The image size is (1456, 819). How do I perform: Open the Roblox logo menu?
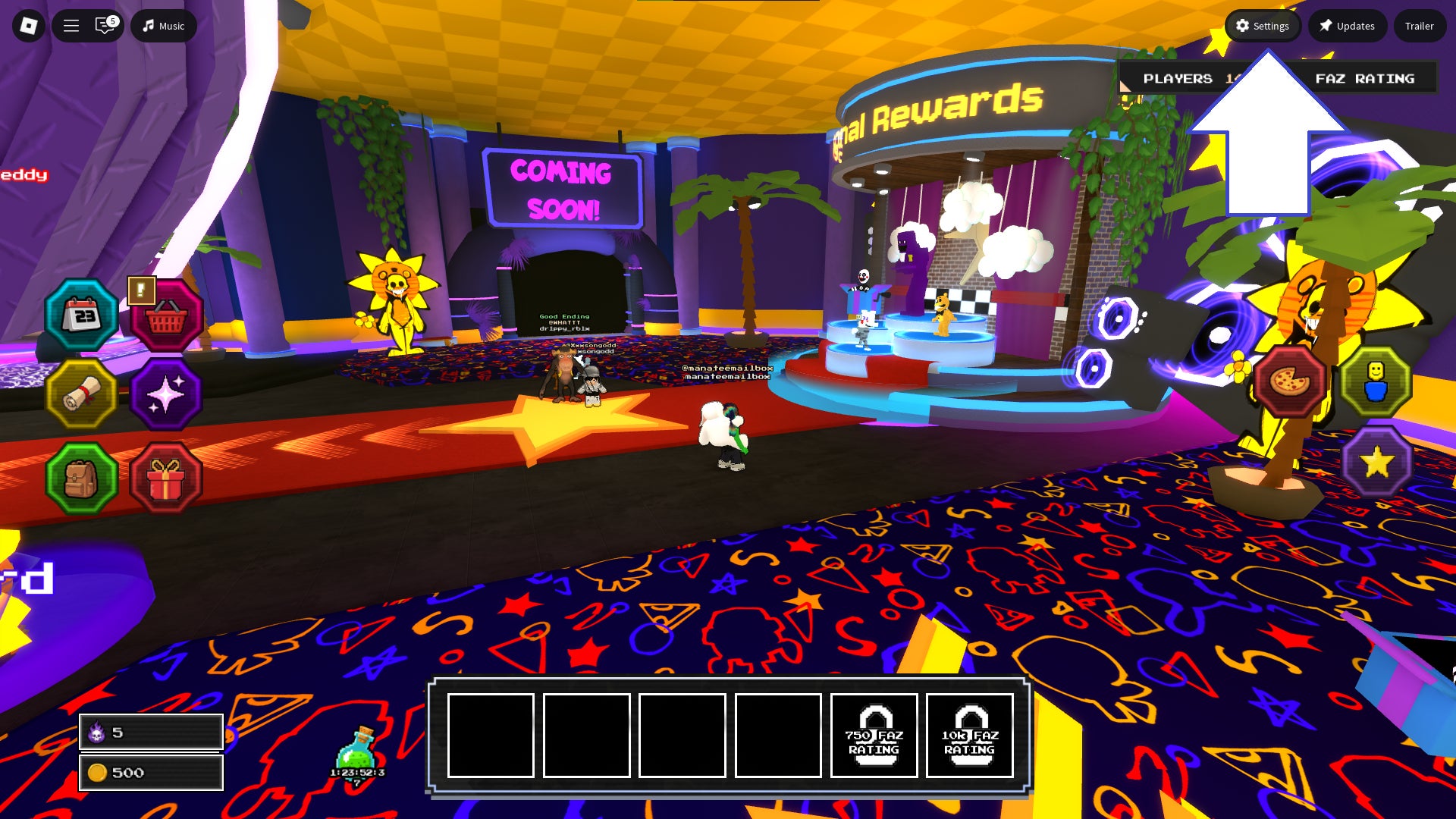(x=29, y=26)
